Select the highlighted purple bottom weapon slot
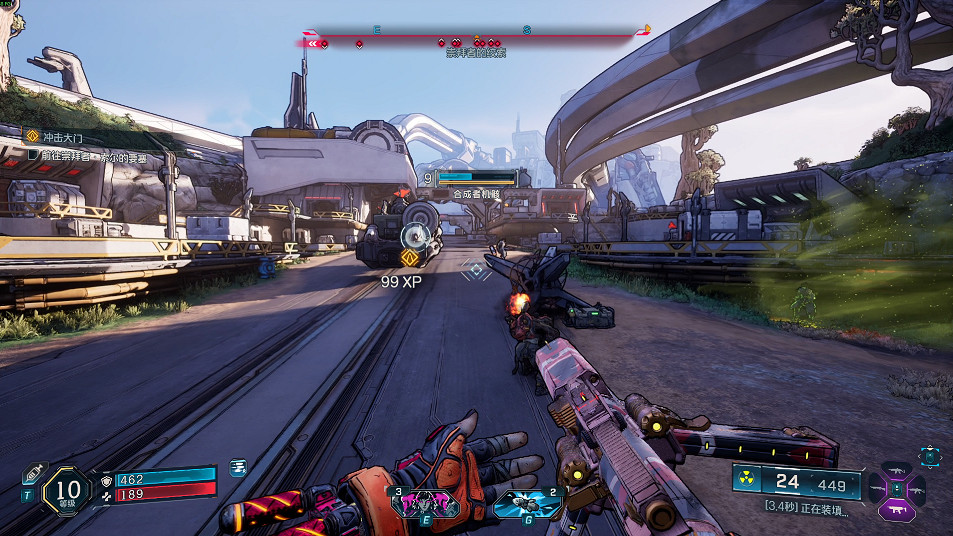 tap(896, 511)
